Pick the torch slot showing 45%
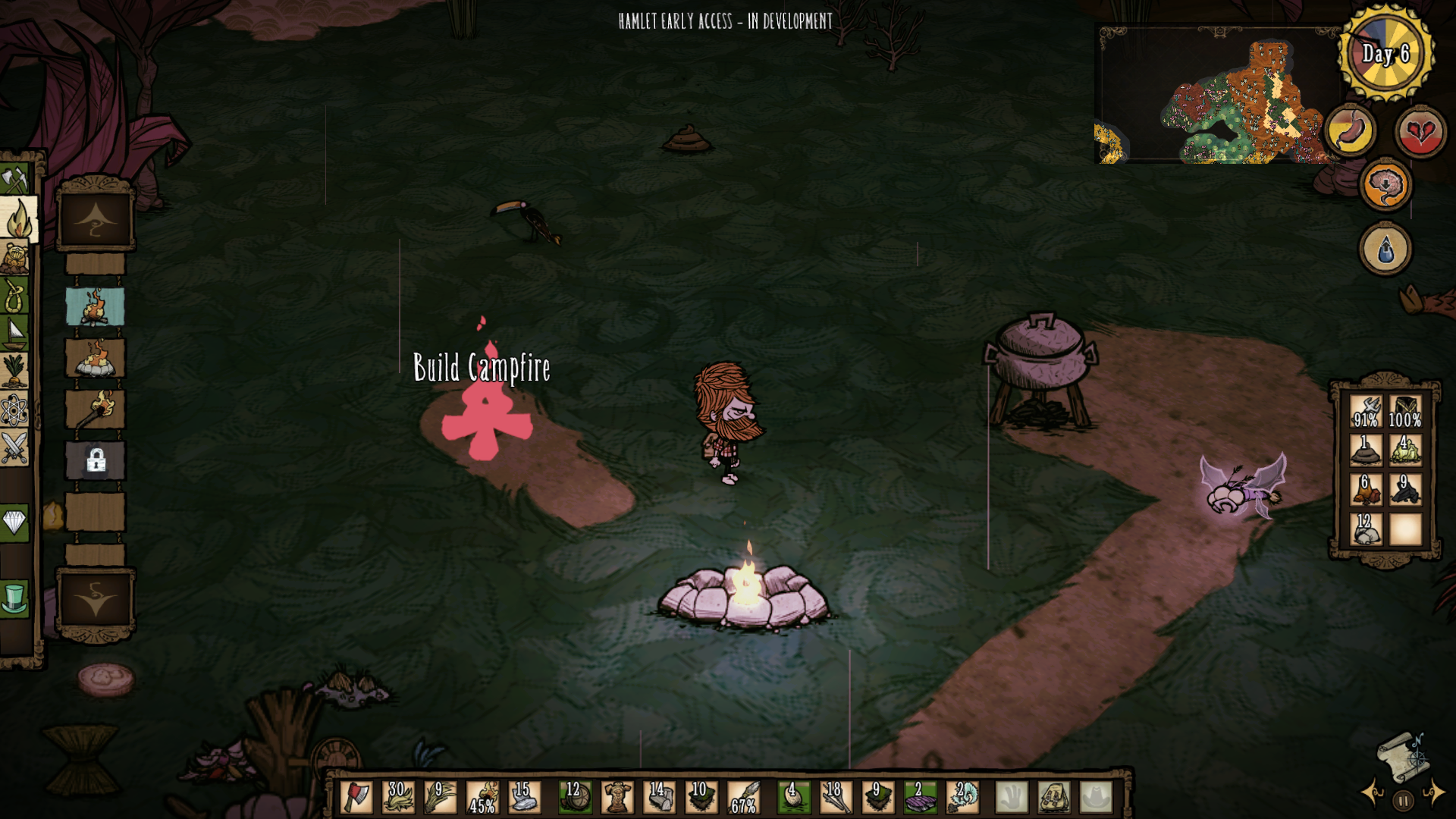1456x819 pixels. [x=482, y=797]
